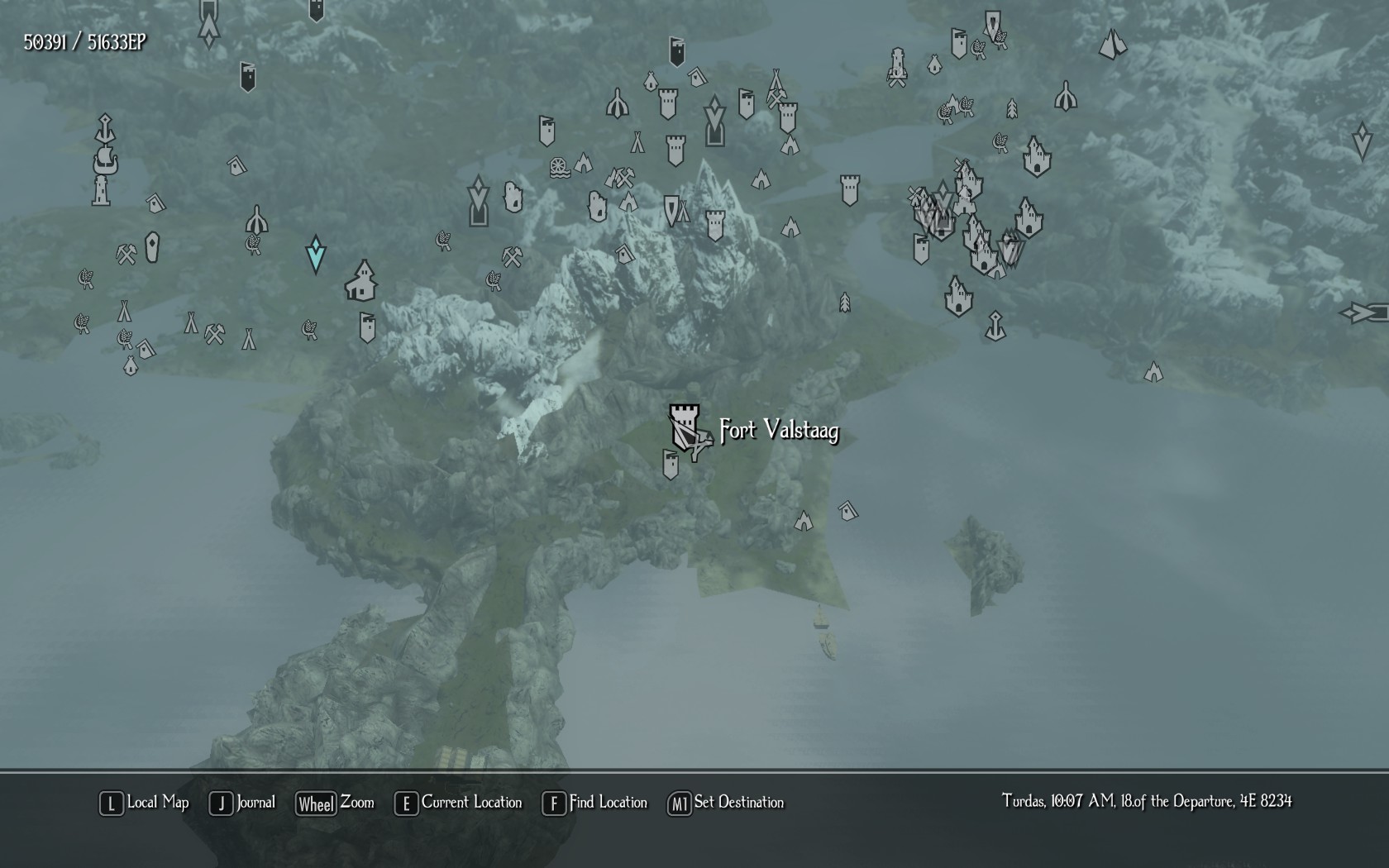Click the cyan arrow quest marker

315,254
